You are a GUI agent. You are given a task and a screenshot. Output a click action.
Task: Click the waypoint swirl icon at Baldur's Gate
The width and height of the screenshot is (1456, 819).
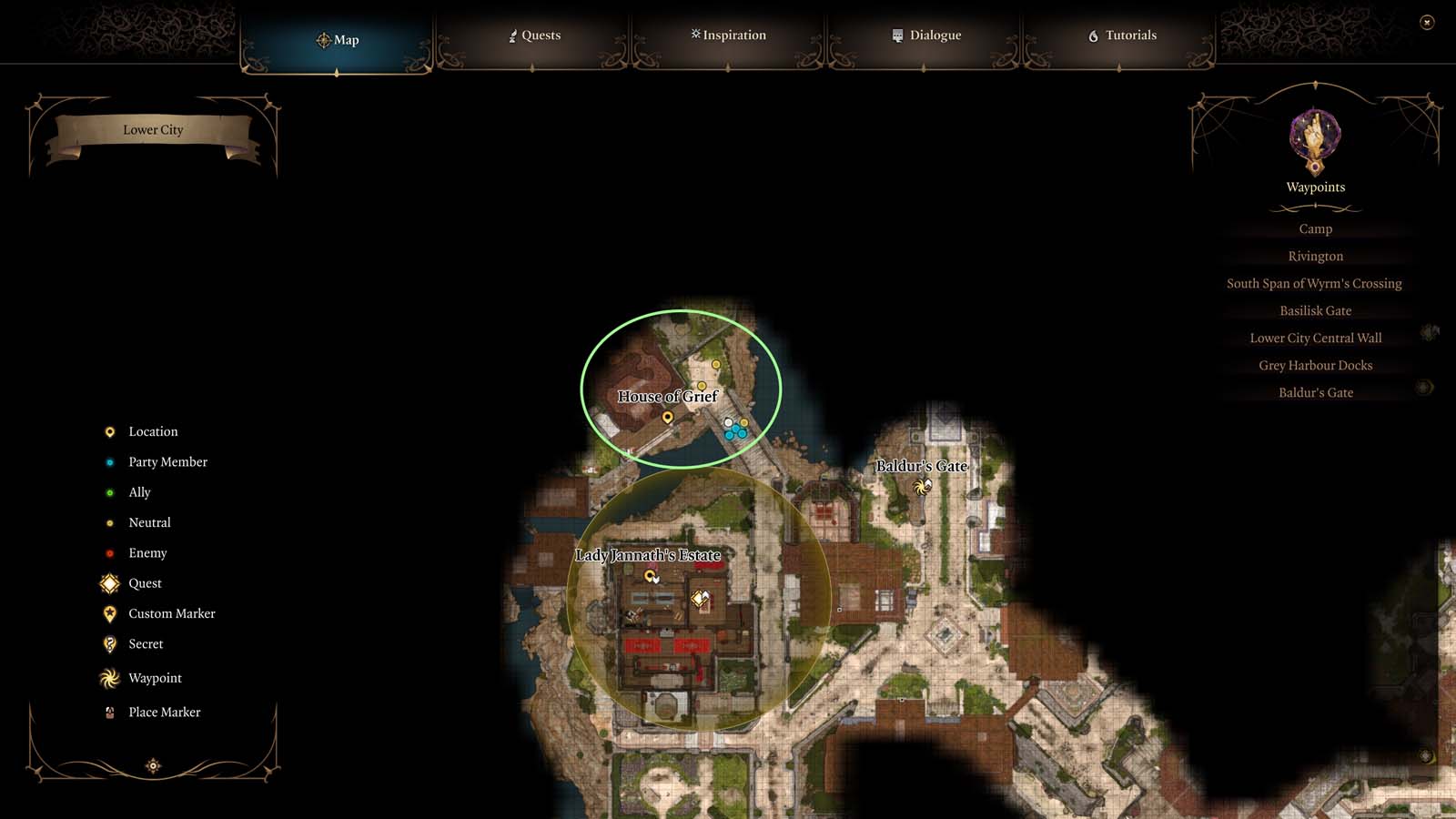pos(920,487)
